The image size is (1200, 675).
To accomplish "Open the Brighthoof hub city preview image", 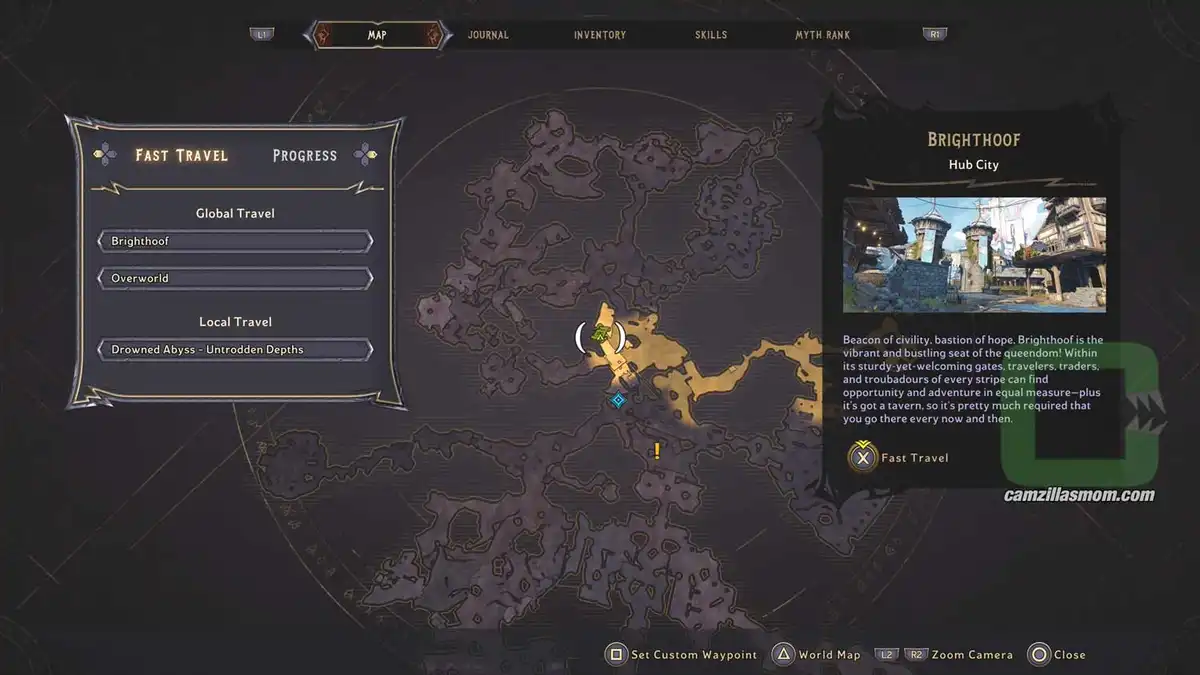I will tap(974, 254).
